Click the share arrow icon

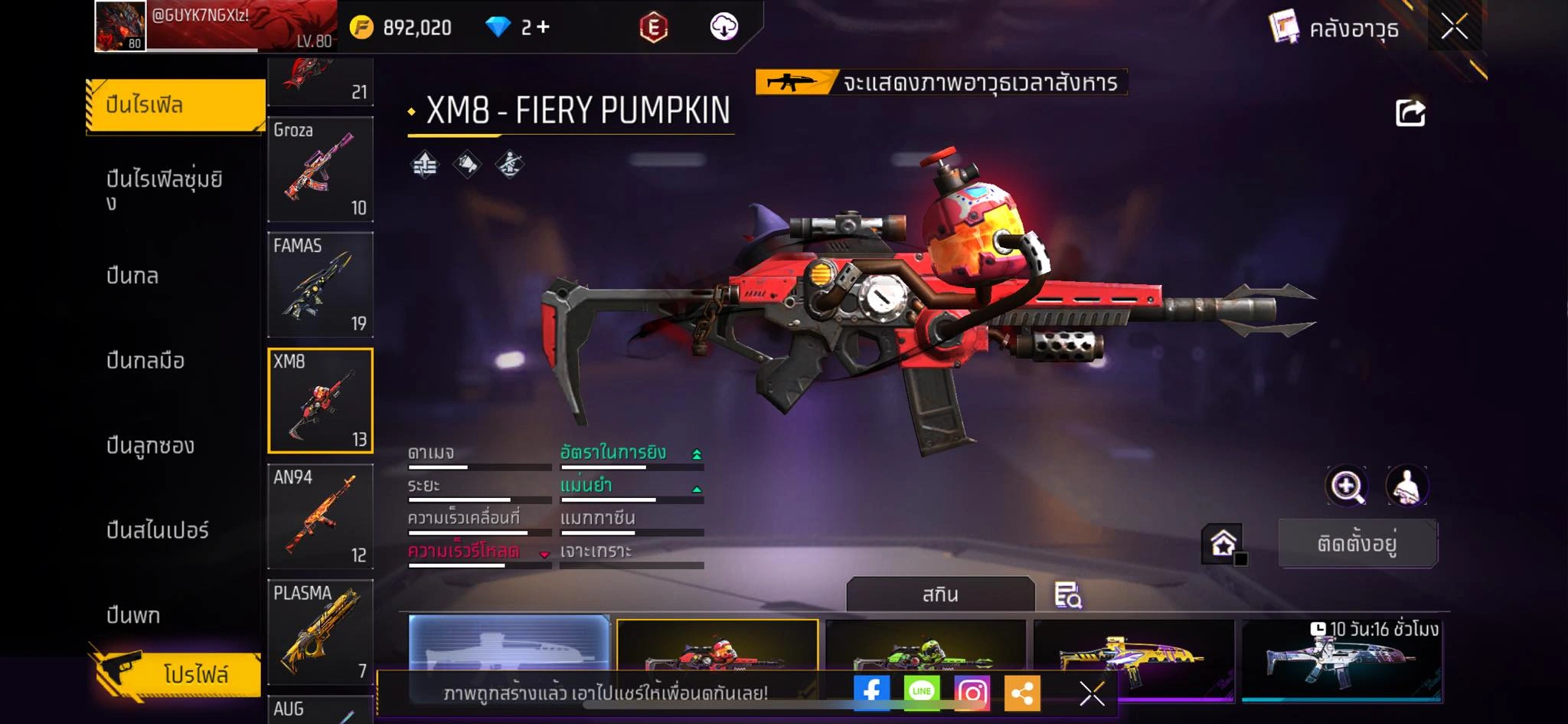[1410, 113]
